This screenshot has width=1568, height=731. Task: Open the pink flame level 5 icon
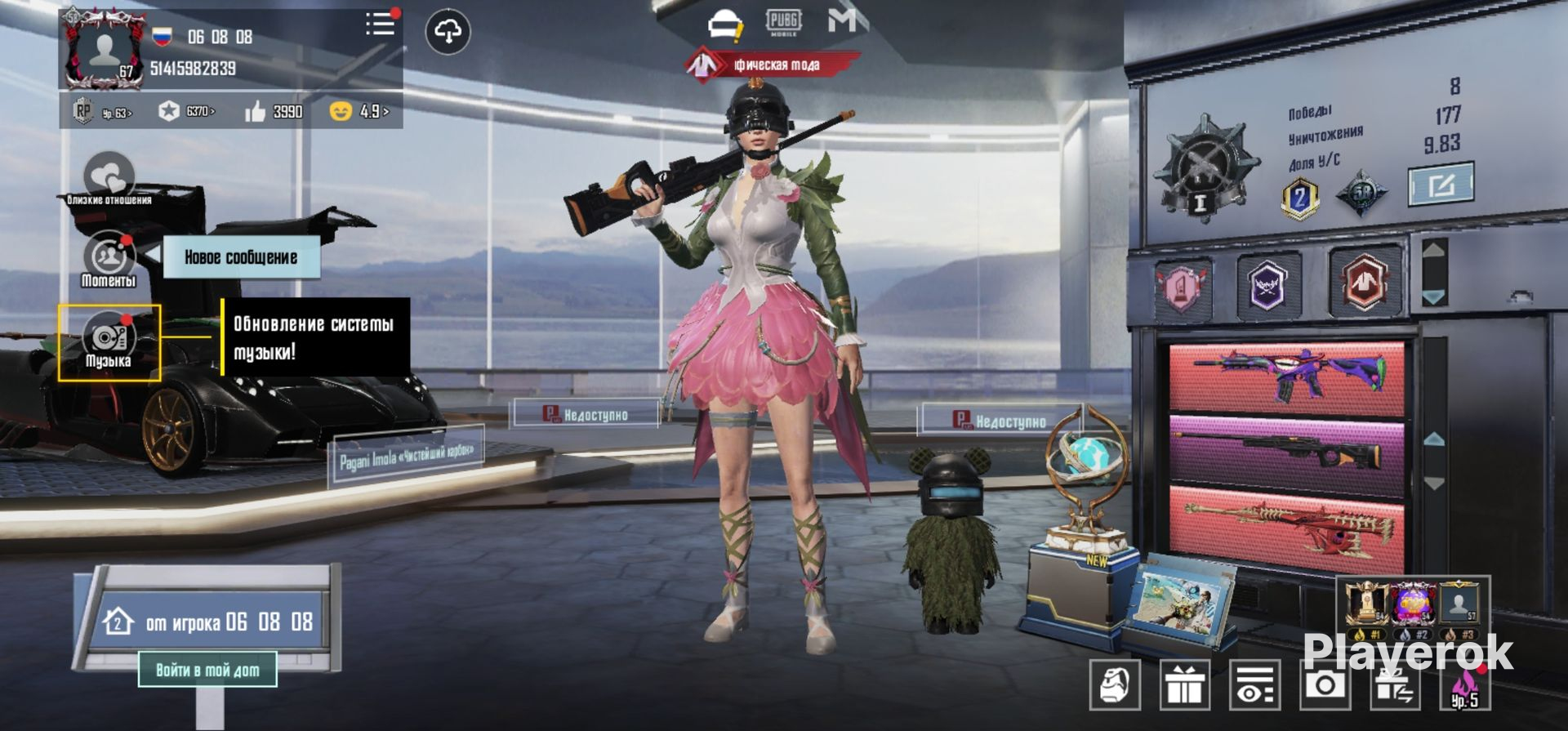1465,687
